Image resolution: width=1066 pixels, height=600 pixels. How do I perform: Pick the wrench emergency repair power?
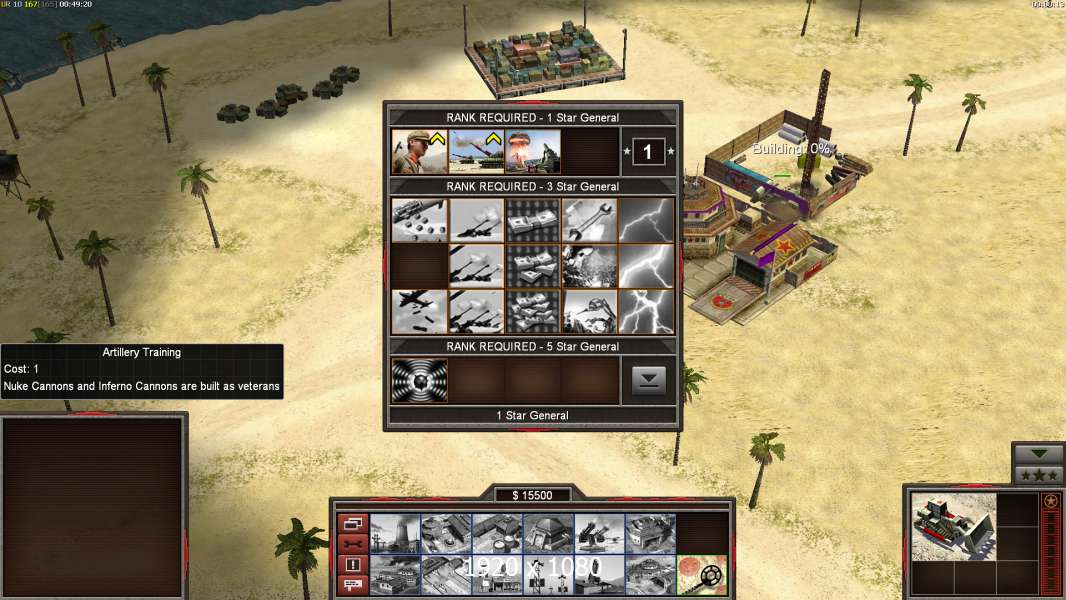[x=589, y=219]
